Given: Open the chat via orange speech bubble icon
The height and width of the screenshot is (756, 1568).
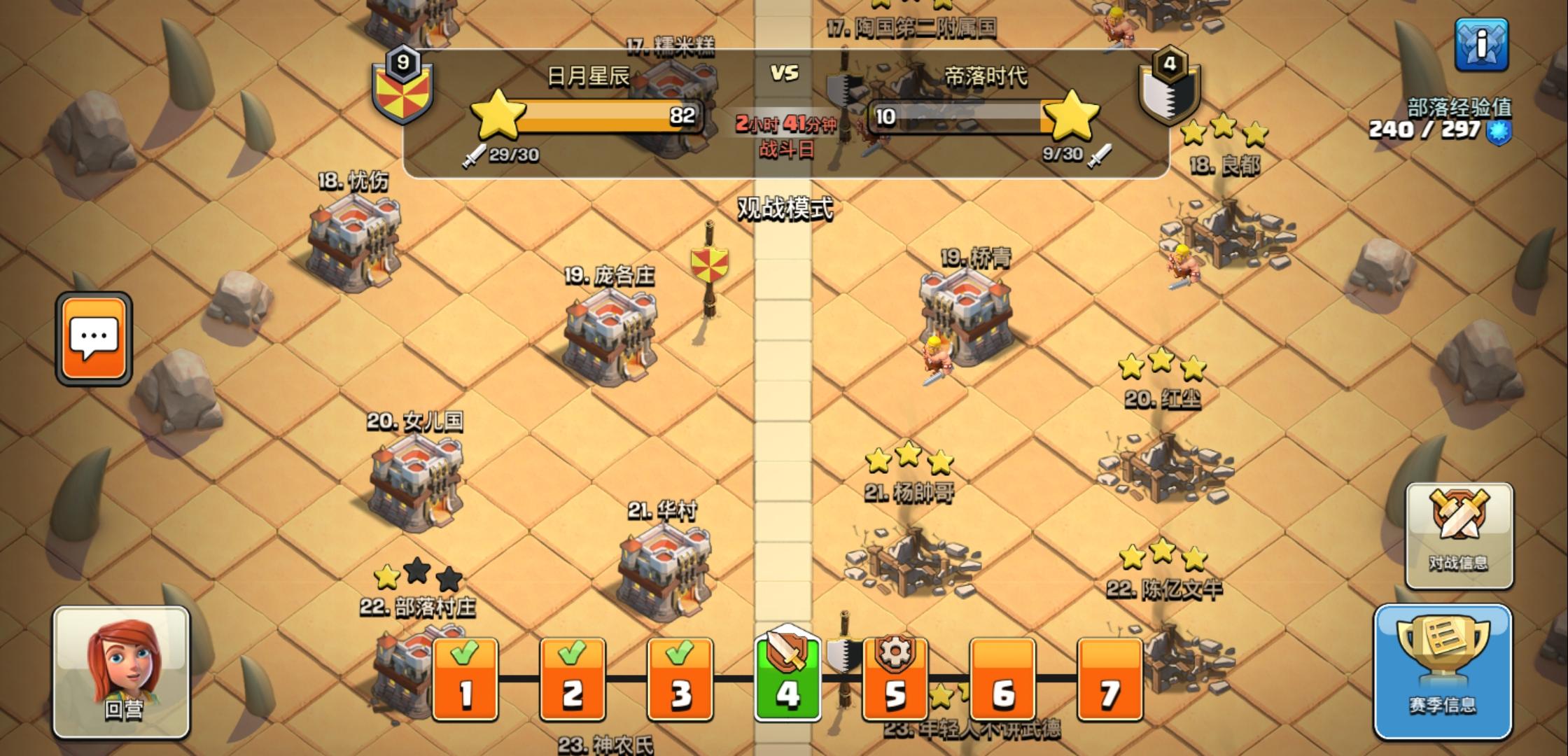Looking at the screenshot, I should pyautogui.click(x=93, y=339).
